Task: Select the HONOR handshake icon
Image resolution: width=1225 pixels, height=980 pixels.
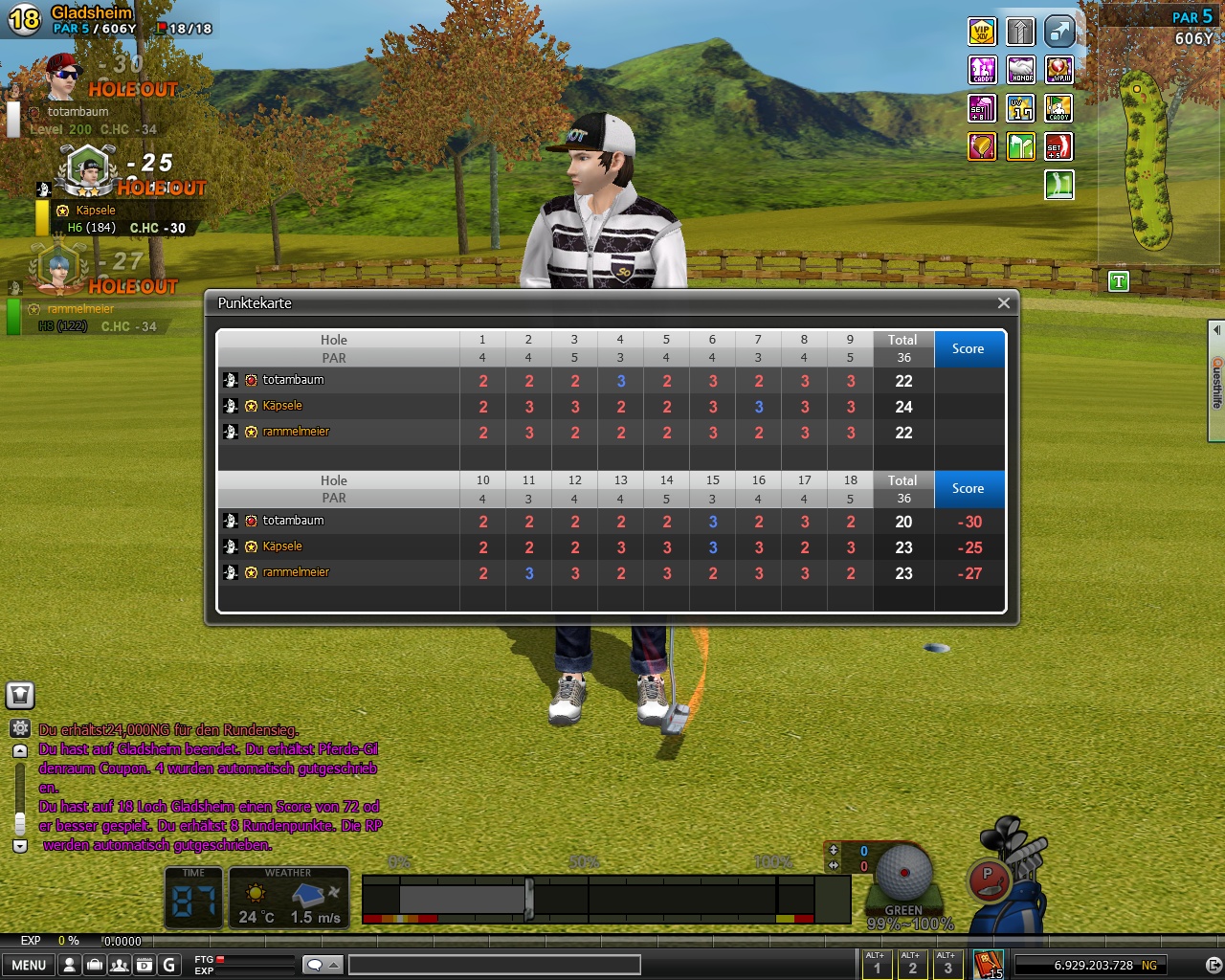Action: pyautogui.click(x=1021, y=70)
